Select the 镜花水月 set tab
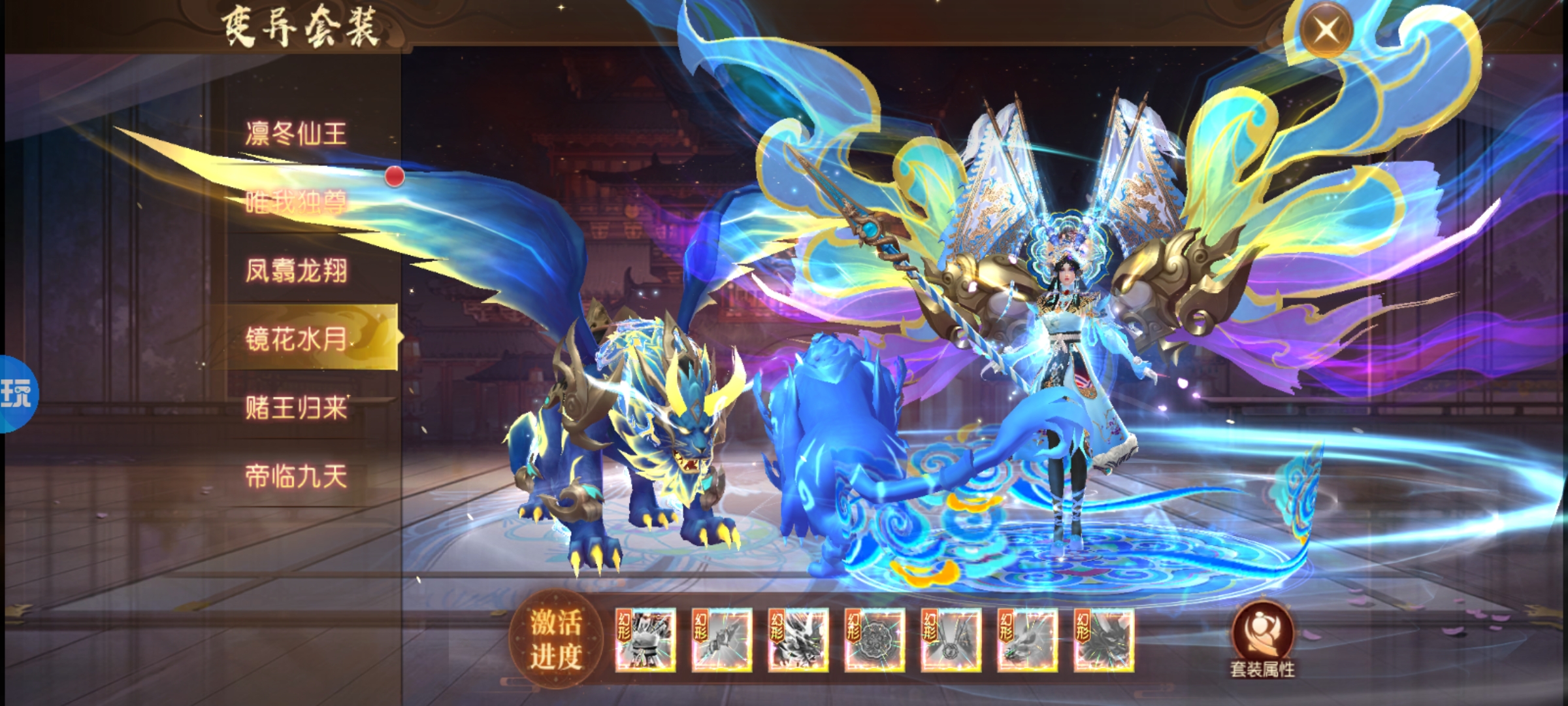Image resolution: width=1568 pixels, height=706 pixels. (296, 339)
